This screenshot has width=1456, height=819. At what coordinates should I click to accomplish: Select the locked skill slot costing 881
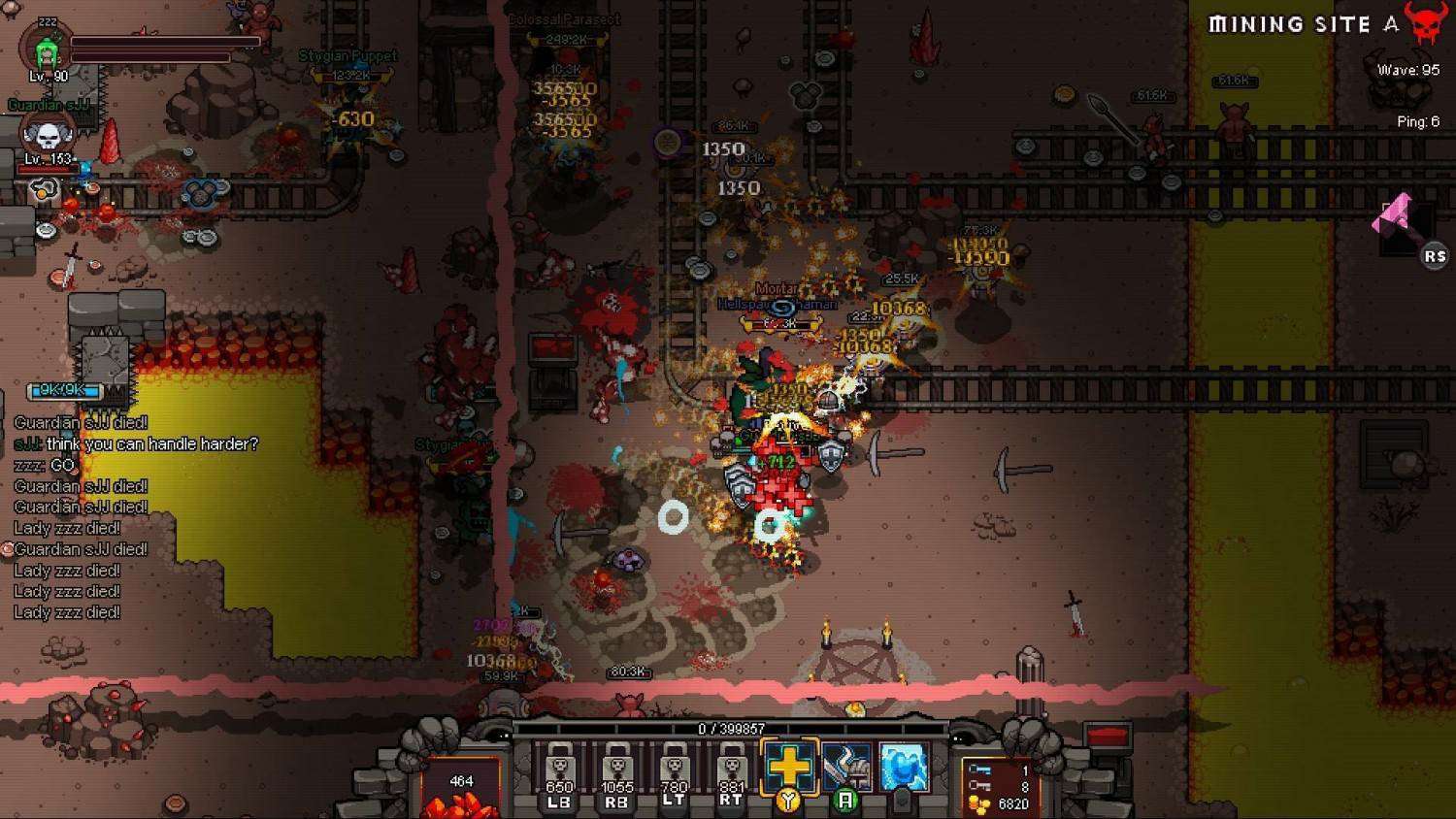[731, 773]
